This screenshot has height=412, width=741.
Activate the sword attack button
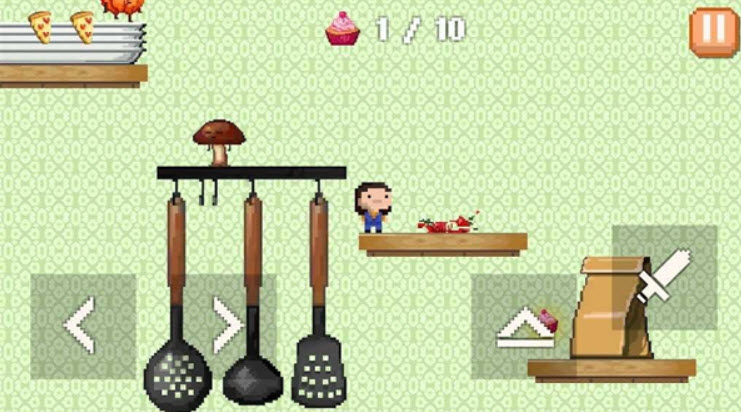[x=664, y=277]
